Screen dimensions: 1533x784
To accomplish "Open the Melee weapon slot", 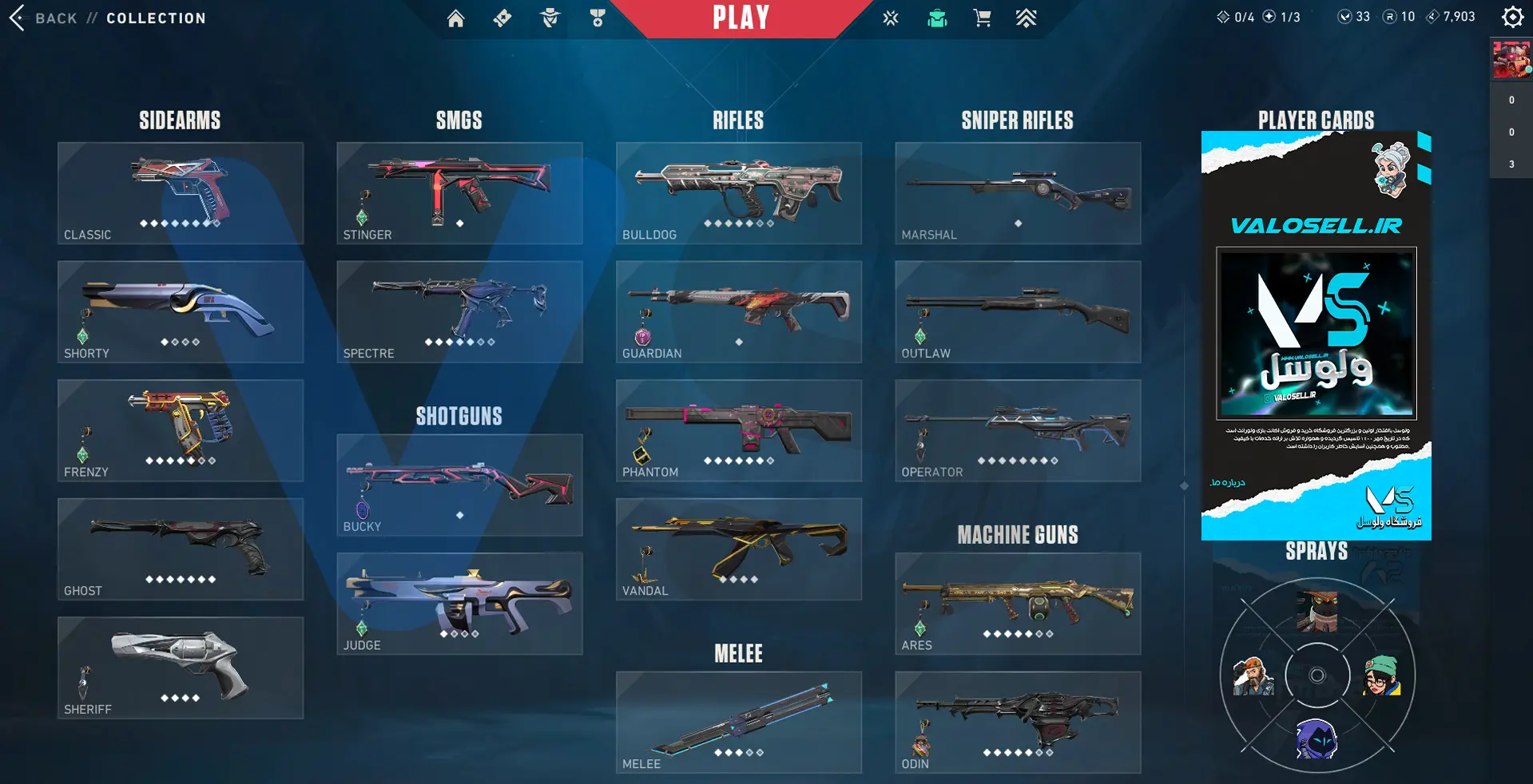I will (739, 722).
